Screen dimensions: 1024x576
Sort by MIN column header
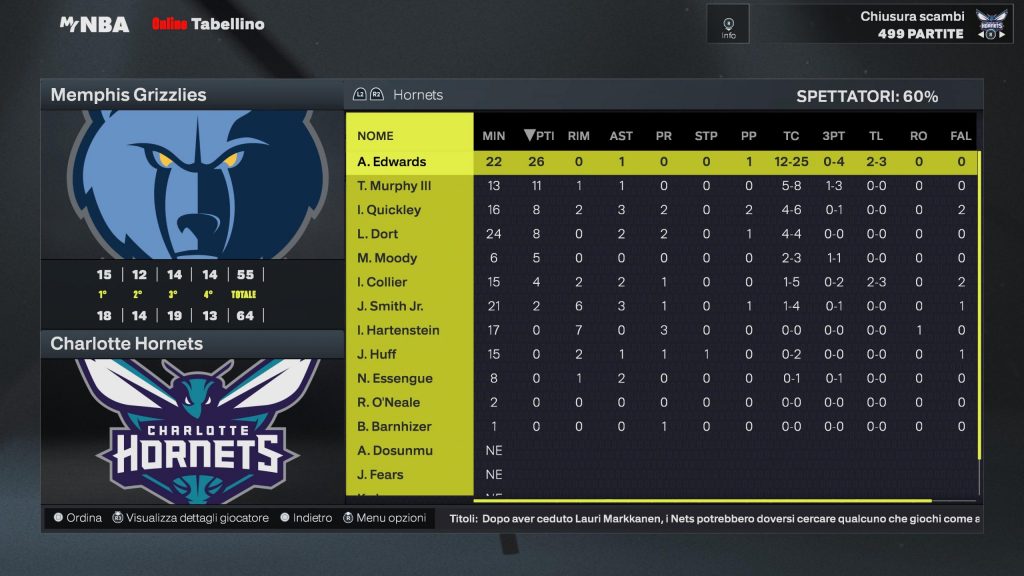tap(494, 136)
